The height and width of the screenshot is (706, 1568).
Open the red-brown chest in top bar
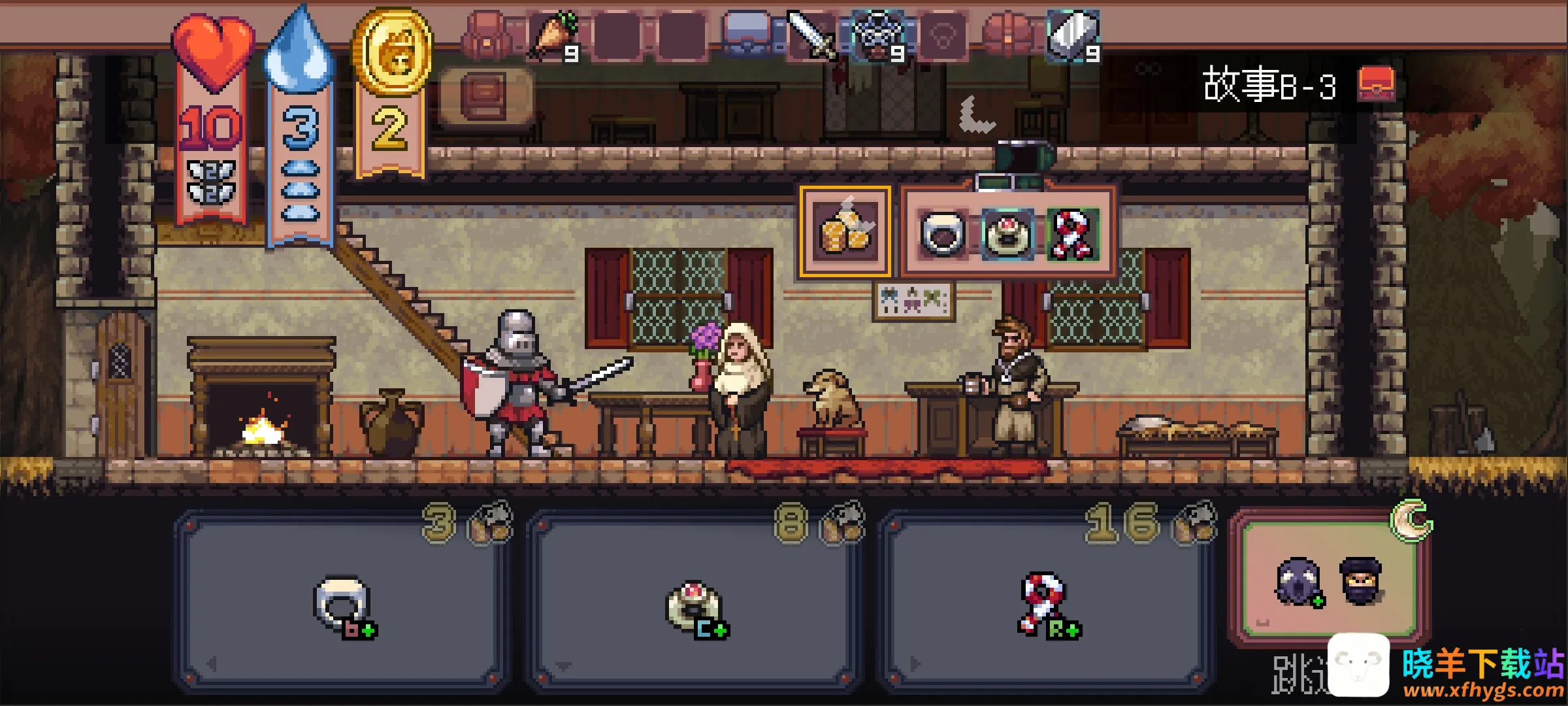click(x=1008, y=34)
